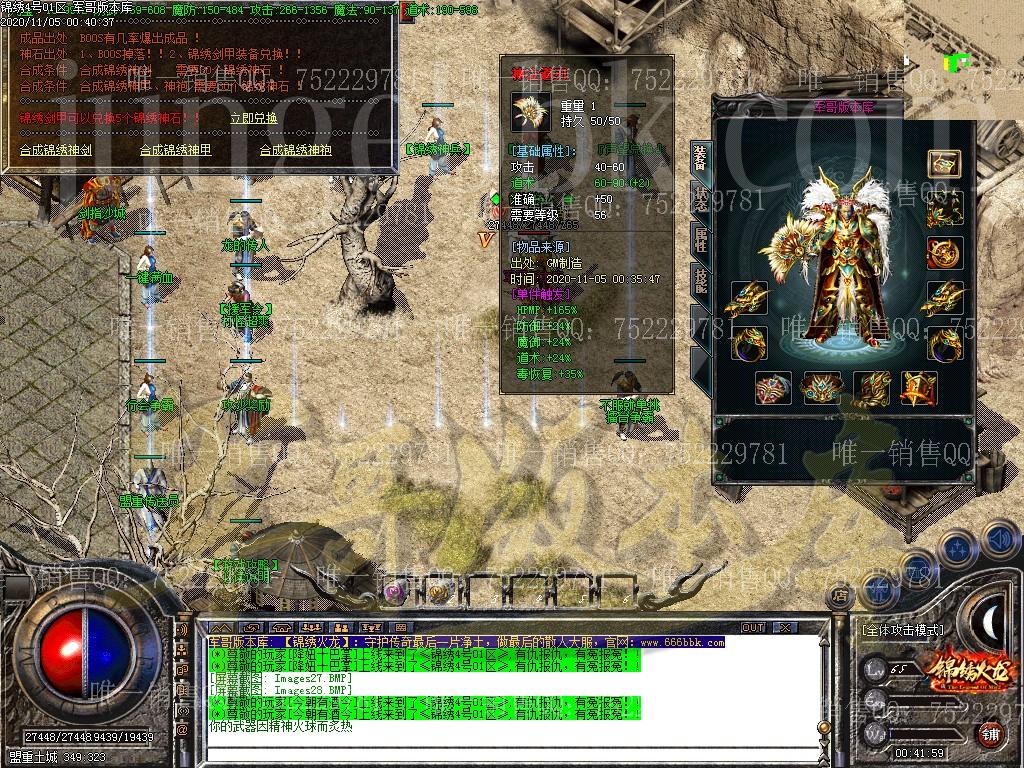Select the 合成锦绣神袍 option
This screenshot has width=1024, height=768.
[x=295, y=151]
